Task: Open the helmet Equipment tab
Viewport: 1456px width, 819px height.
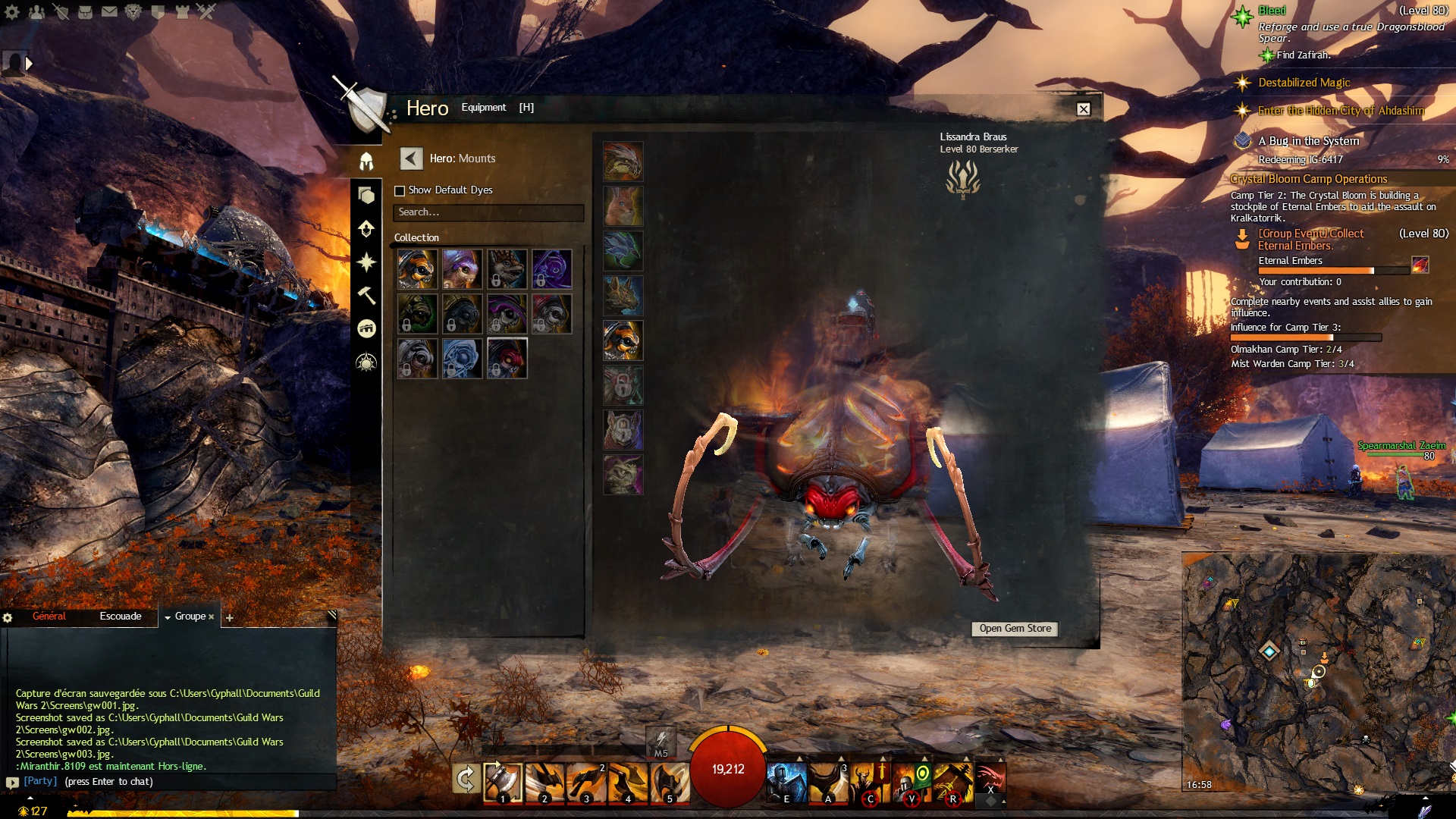Action: point(366,162)
